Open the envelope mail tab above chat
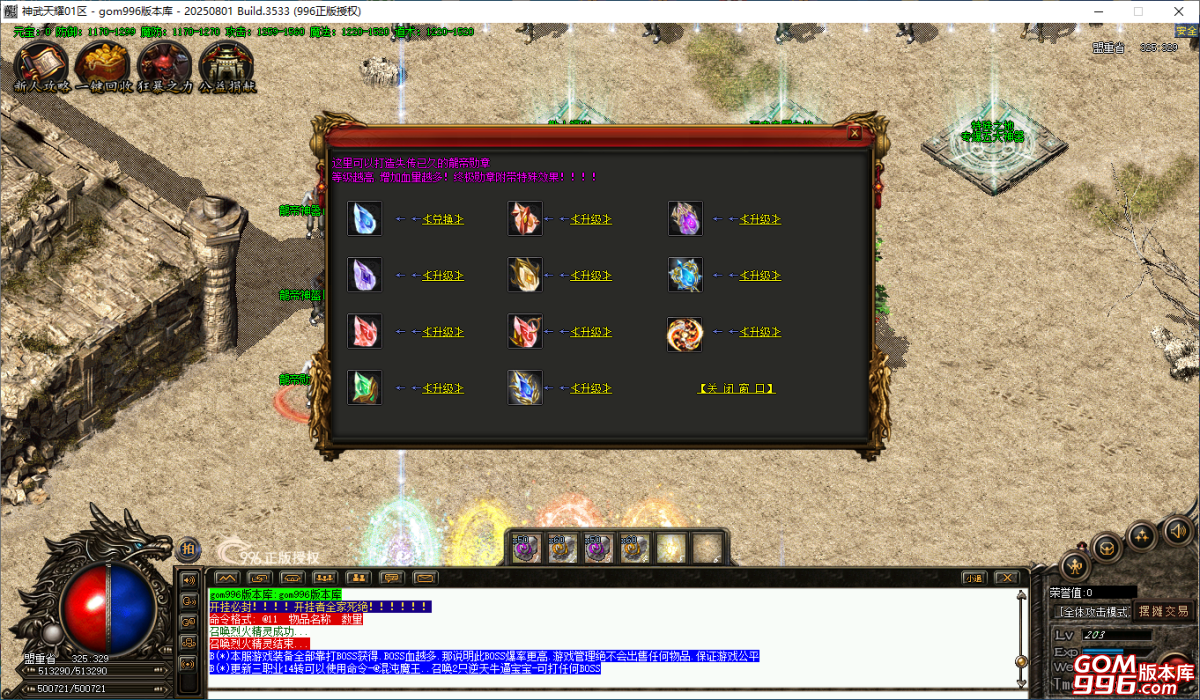Screen dimensions: 1200x700 425,578
